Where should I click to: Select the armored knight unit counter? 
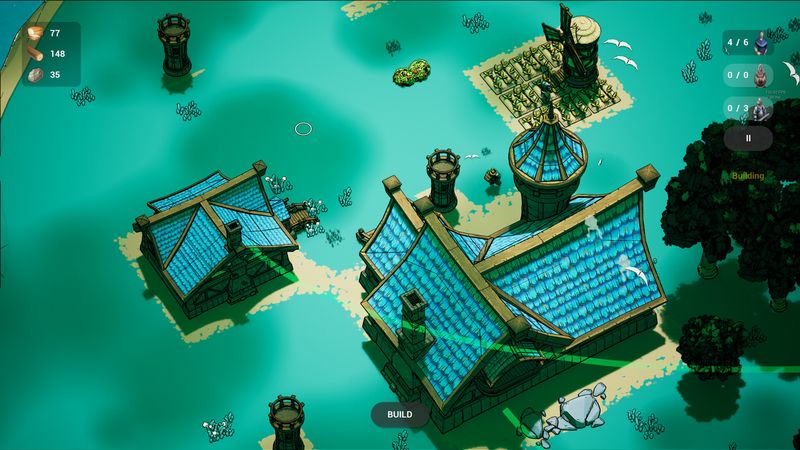click(x=750, y=108)
